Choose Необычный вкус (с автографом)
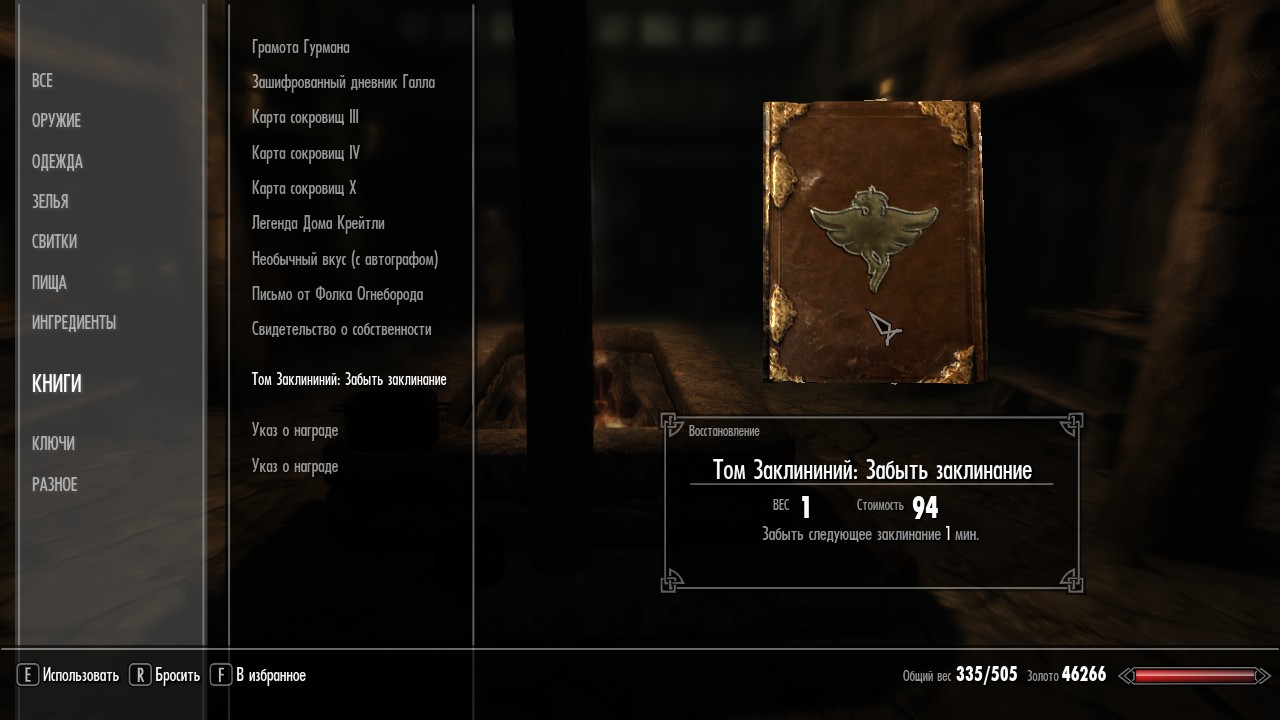The height and width of the screenshot is (720, 1280). coord(345,260)
